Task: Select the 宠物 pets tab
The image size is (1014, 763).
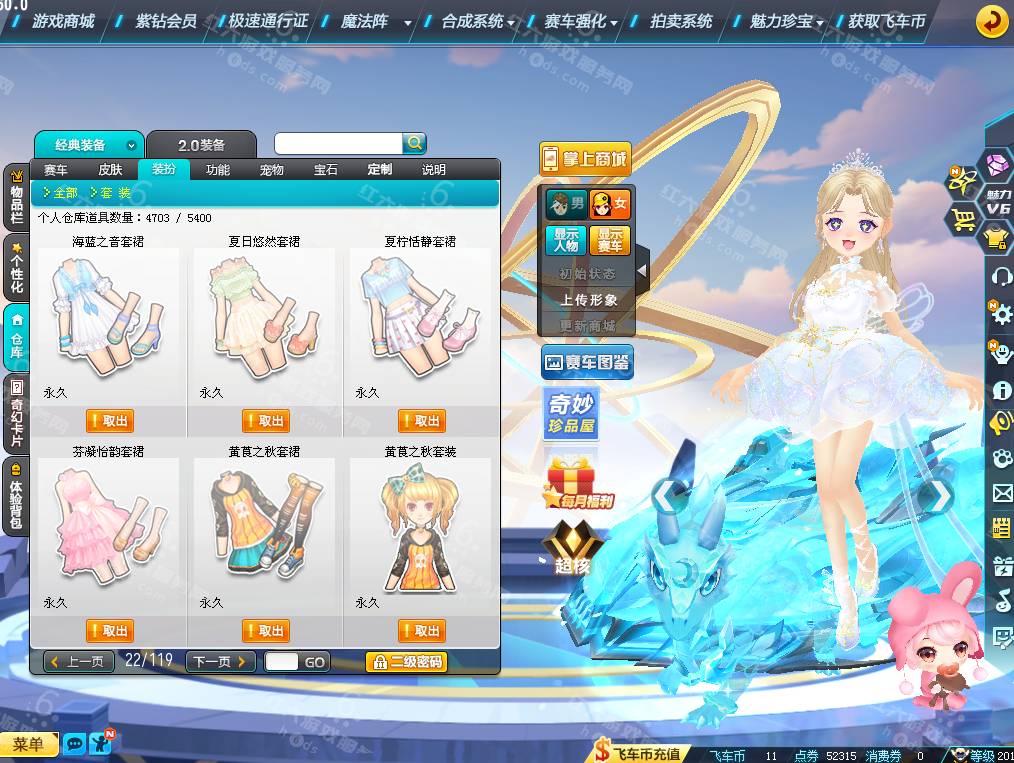Action: click(272, 170)
